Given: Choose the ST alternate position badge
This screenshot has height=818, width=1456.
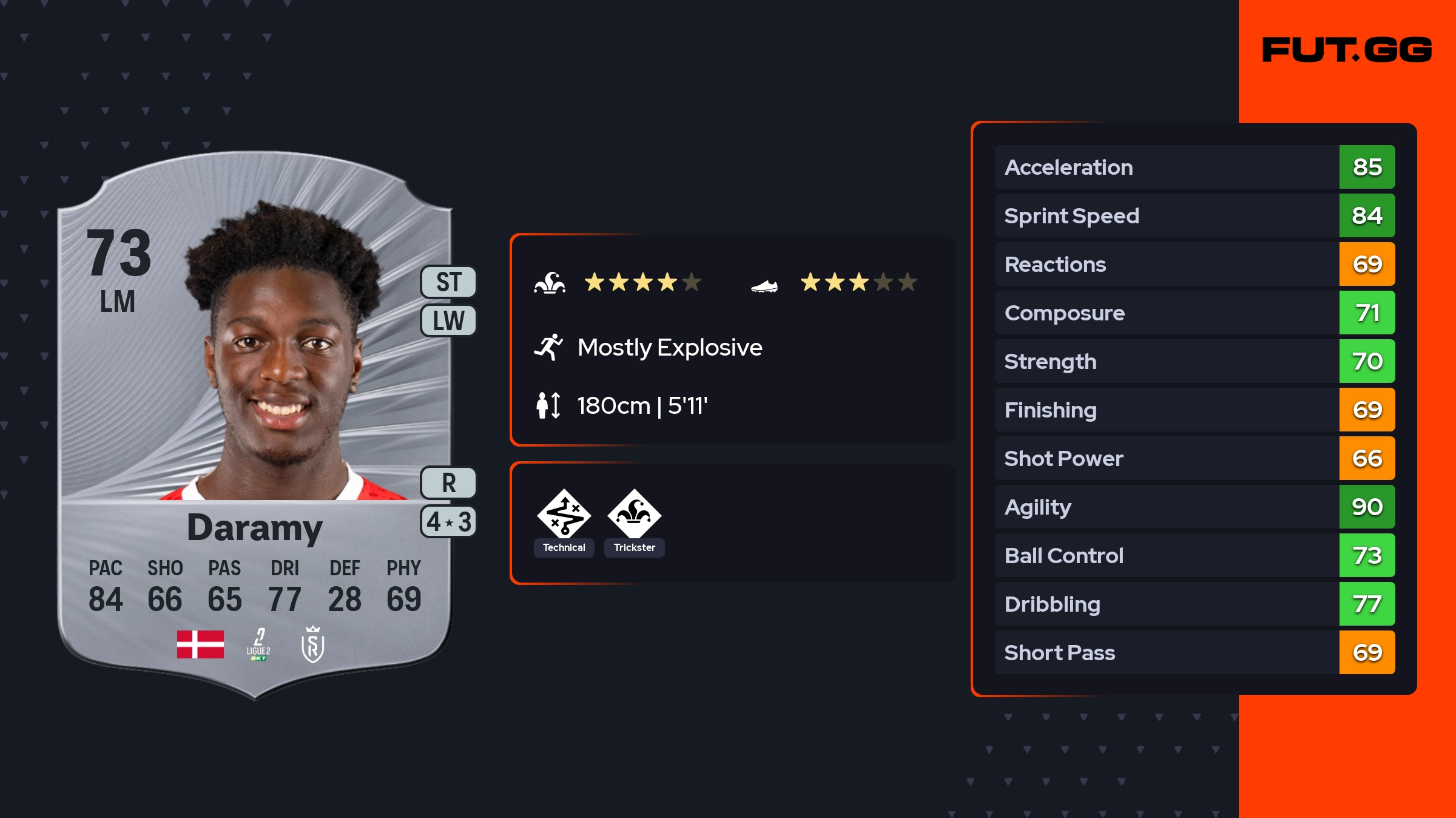Looking at the screenshot, I should coord(448,282).
